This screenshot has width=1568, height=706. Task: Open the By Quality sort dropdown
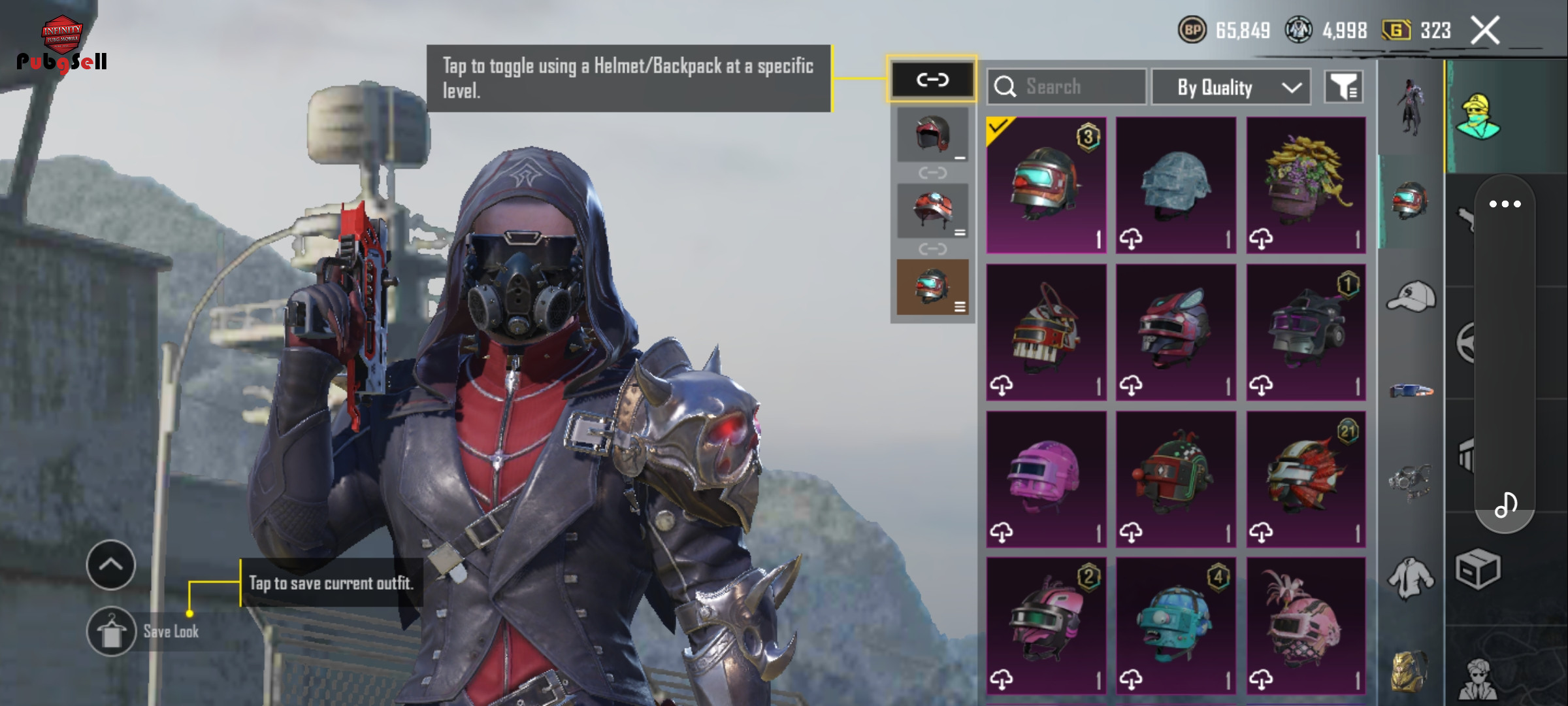coord(1231,87)
